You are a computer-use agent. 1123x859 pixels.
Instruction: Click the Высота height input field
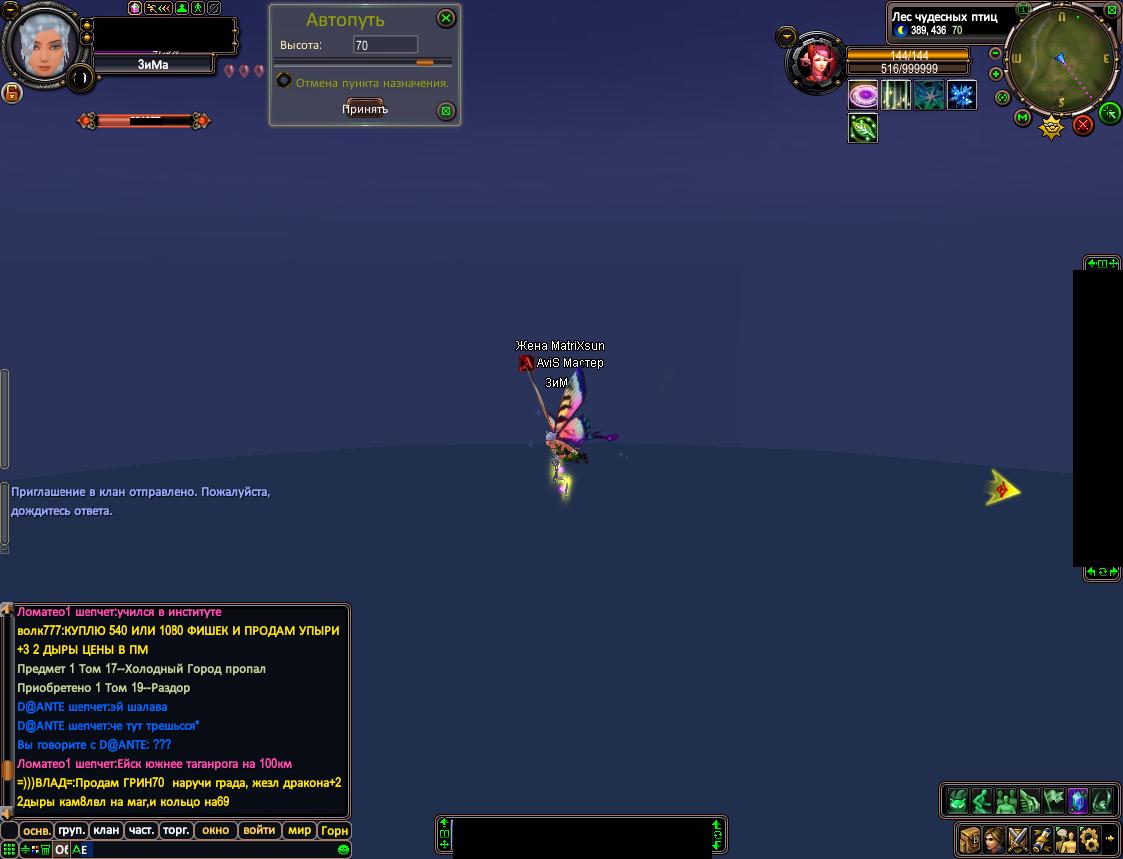pyautogui.click(x=385, y=45)
